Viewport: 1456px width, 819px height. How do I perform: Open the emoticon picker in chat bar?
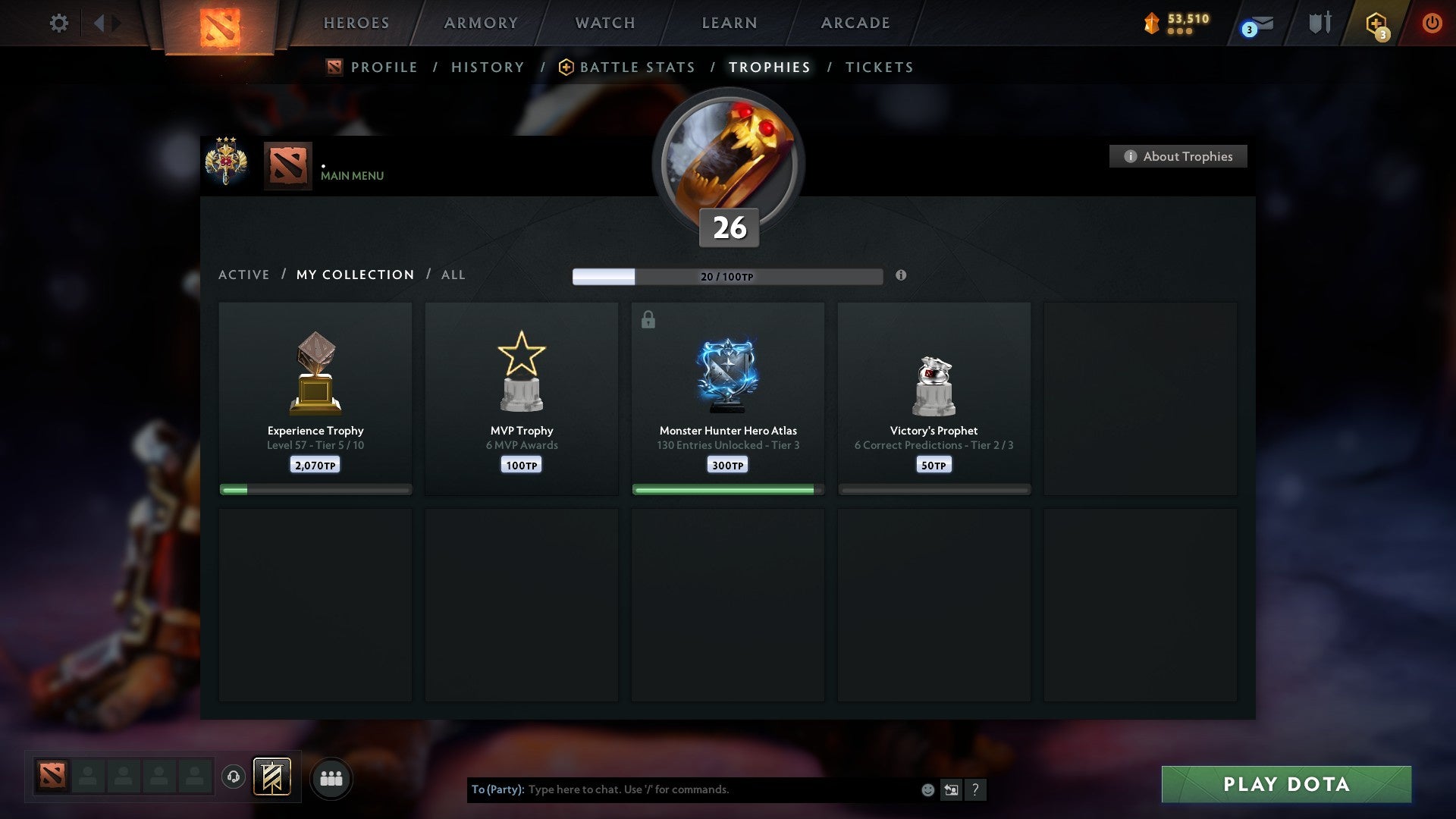click(927, 789)
